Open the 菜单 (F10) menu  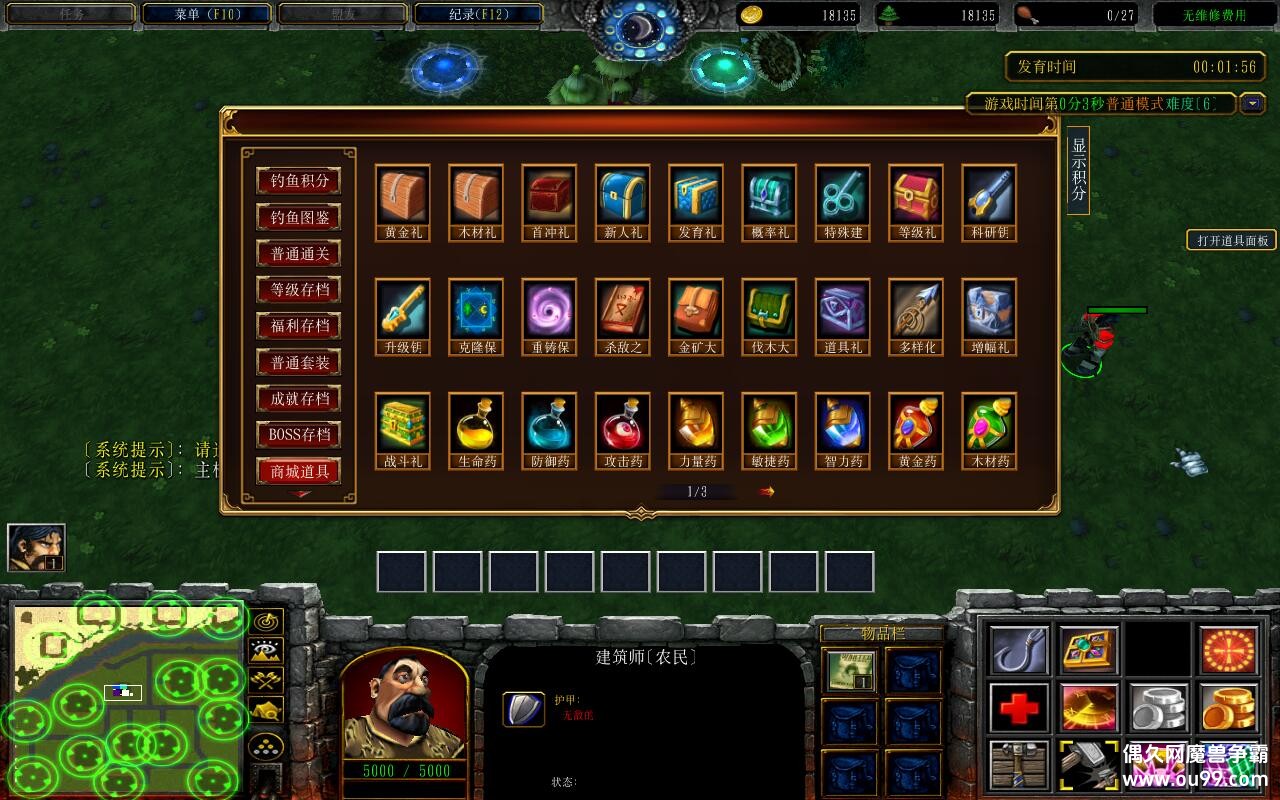click(207, 15)
